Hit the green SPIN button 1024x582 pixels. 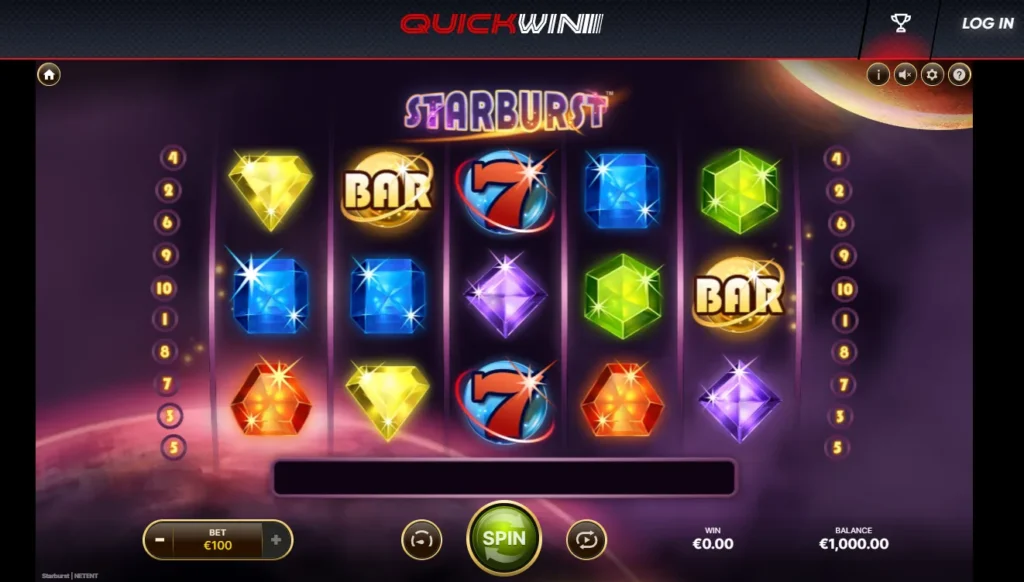504,538
